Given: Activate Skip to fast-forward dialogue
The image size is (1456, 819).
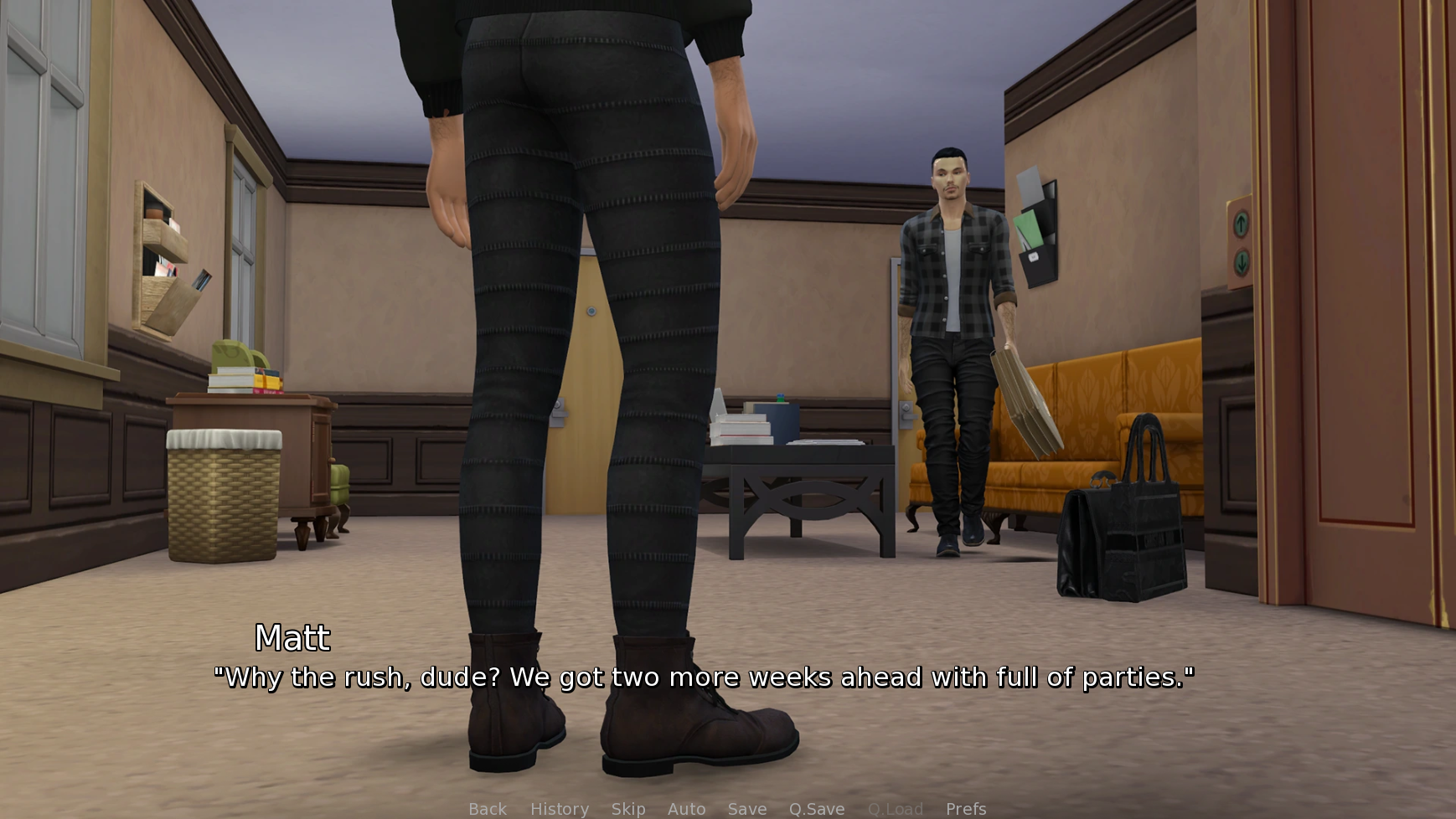Looking at the screenshot, I should coord(628,809).
